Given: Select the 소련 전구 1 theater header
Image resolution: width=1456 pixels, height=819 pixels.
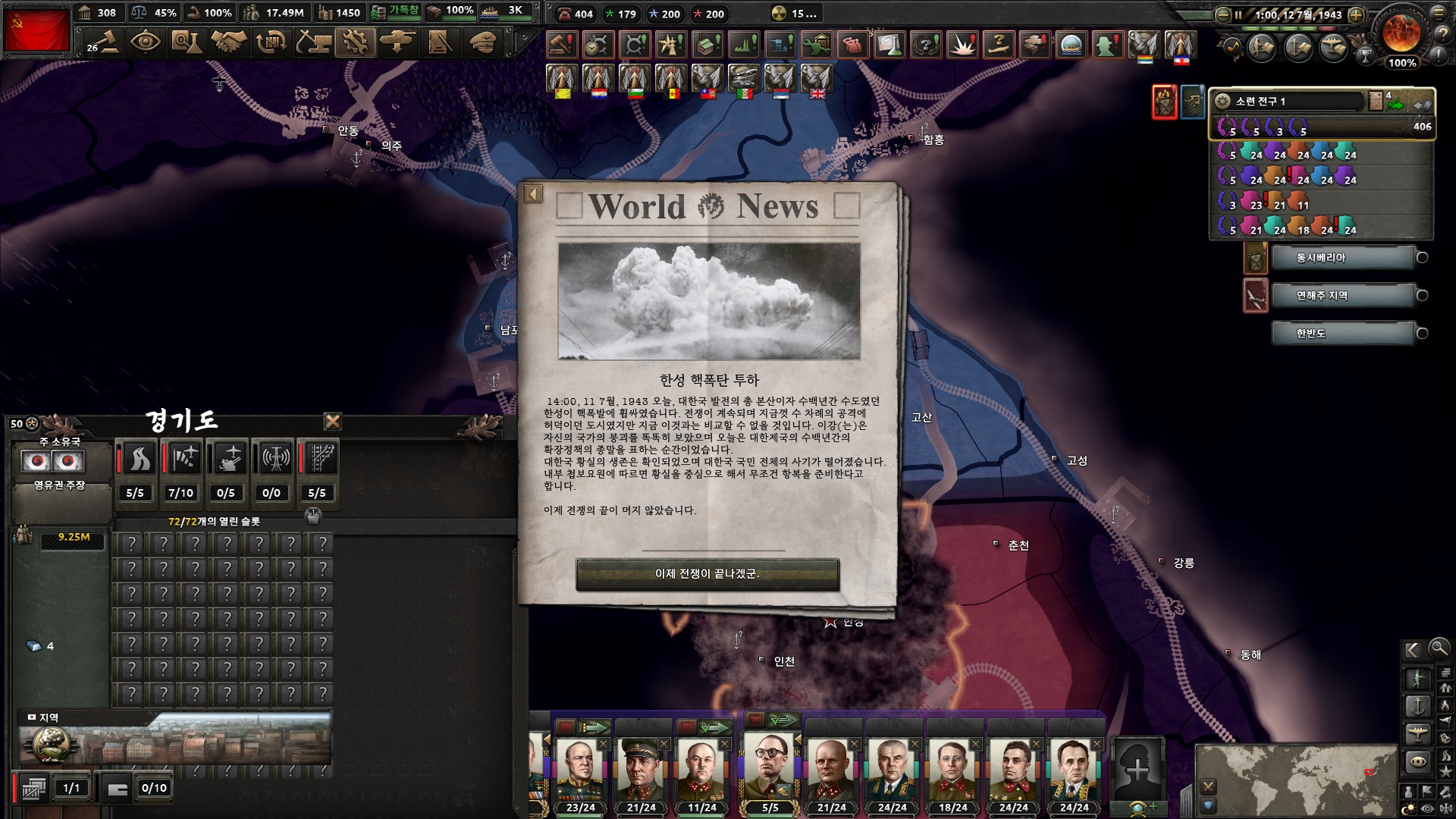Looking at the screenshot, I should click(1289, 102).
